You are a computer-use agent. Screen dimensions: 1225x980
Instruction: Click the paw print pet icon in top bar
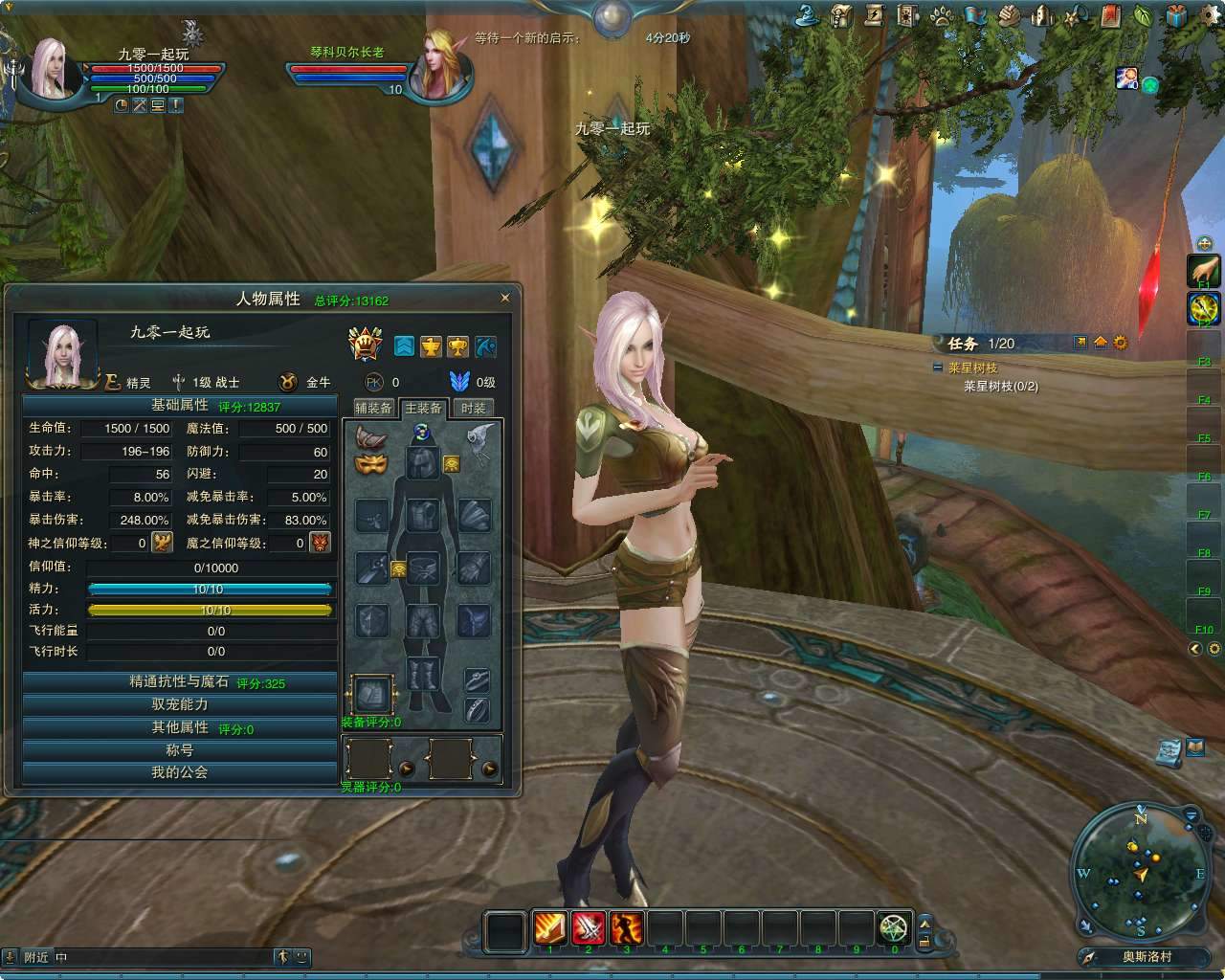[x=941, y=12]
